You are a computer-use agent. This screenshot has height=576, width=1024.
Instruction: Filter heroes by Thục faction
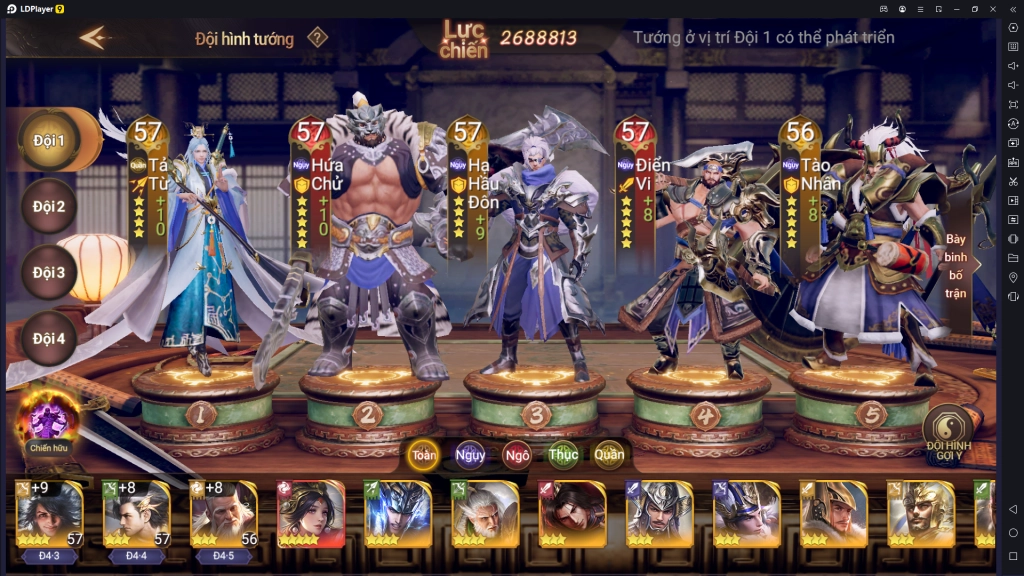[563, 455]
